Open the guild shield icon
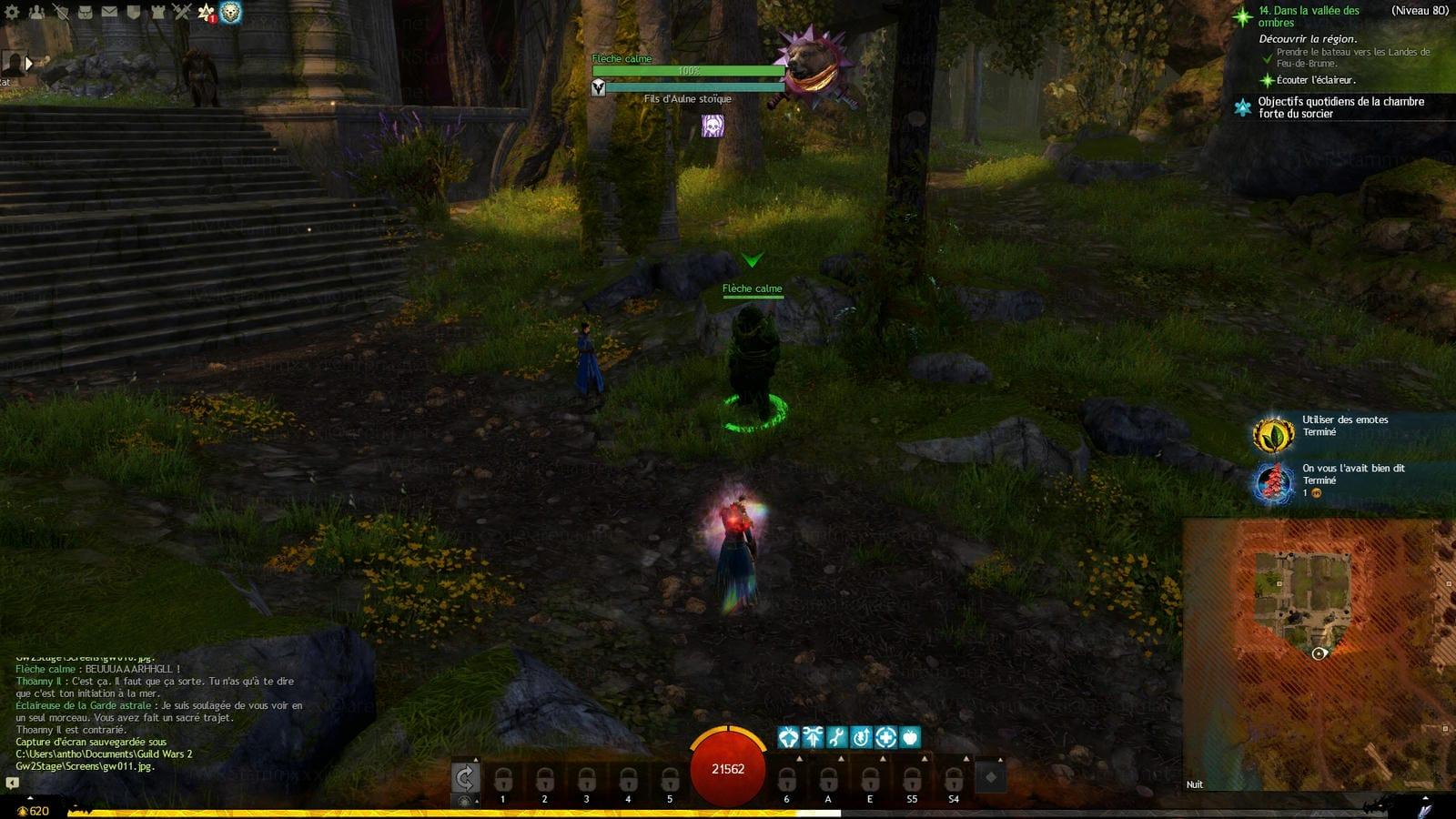This screenshot has height=819, width=1456. 133,12
